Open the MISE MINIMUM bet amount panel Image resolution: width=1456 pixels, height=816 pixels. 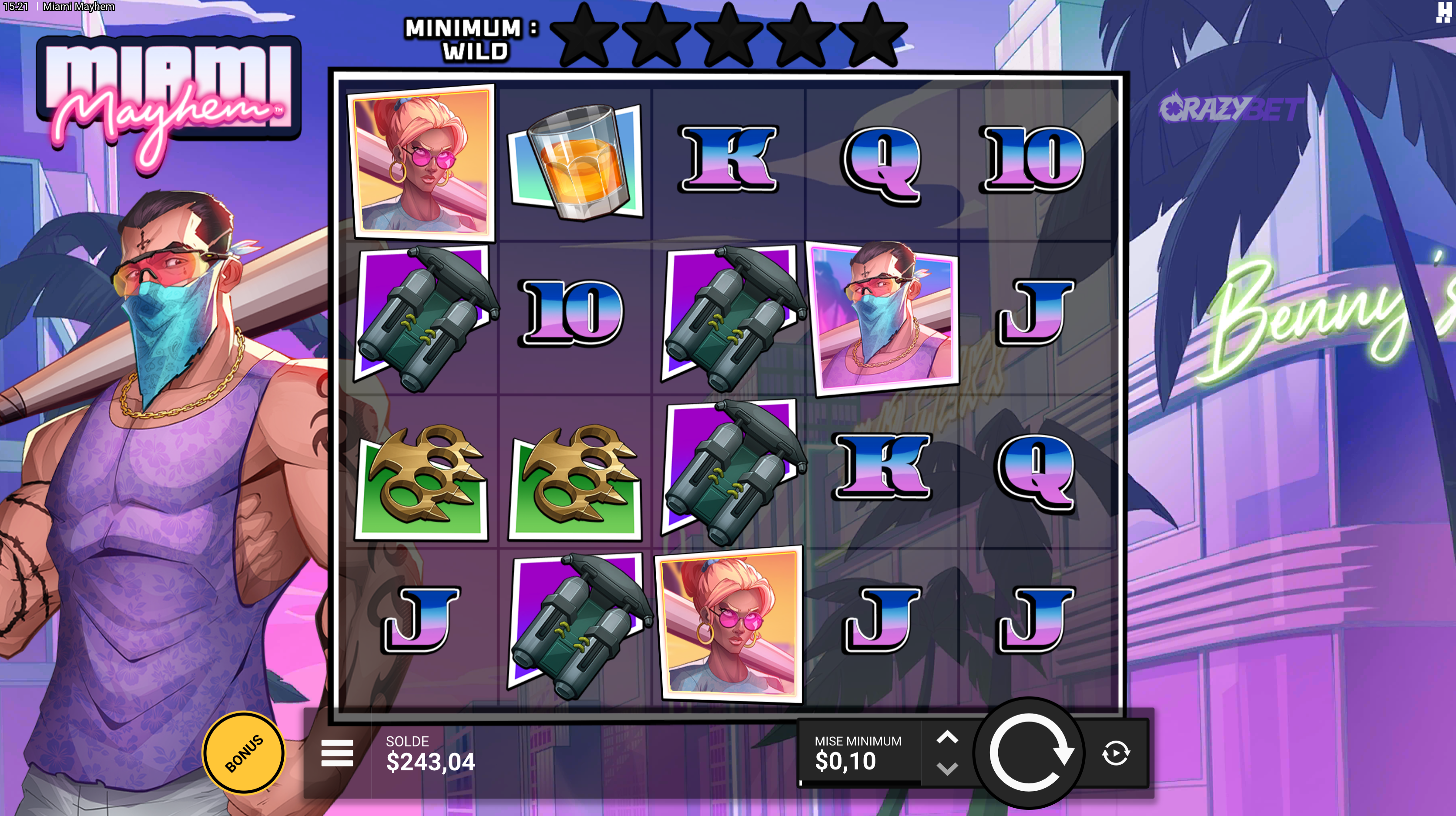click(858, 752)
